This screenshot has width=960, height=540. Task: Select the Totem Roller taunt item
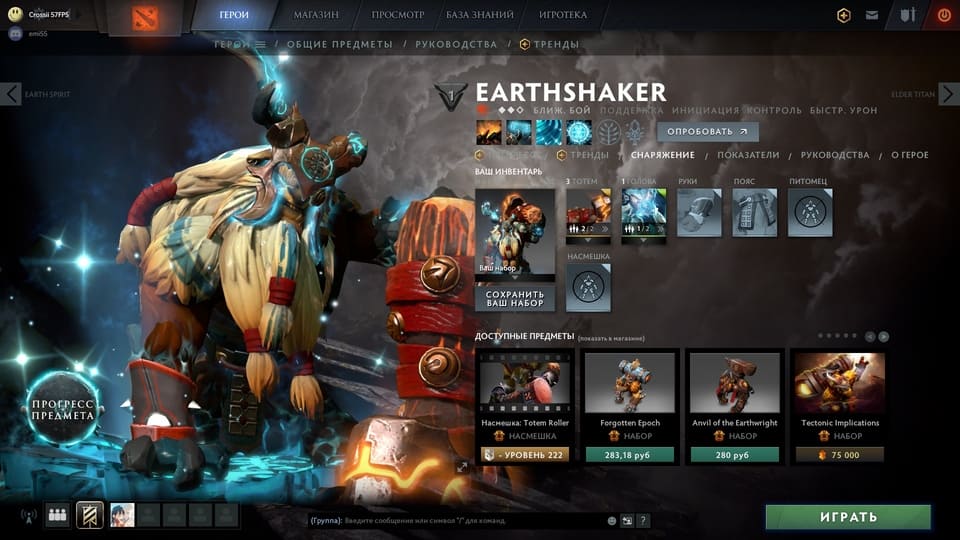point(524,405)
